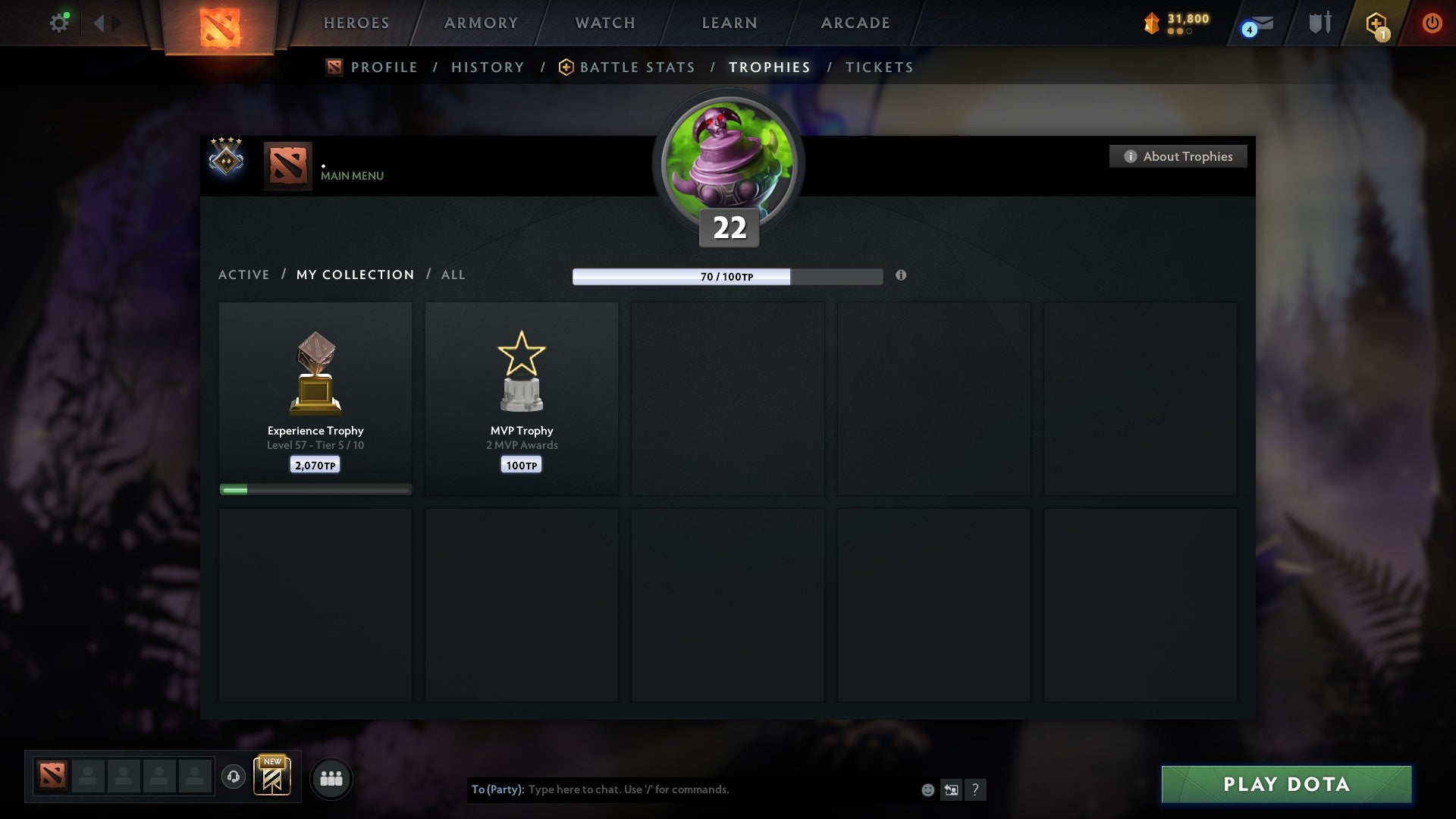Open the armory shield and sword icon
1456x819 pixels.
tap(1319, 23)
